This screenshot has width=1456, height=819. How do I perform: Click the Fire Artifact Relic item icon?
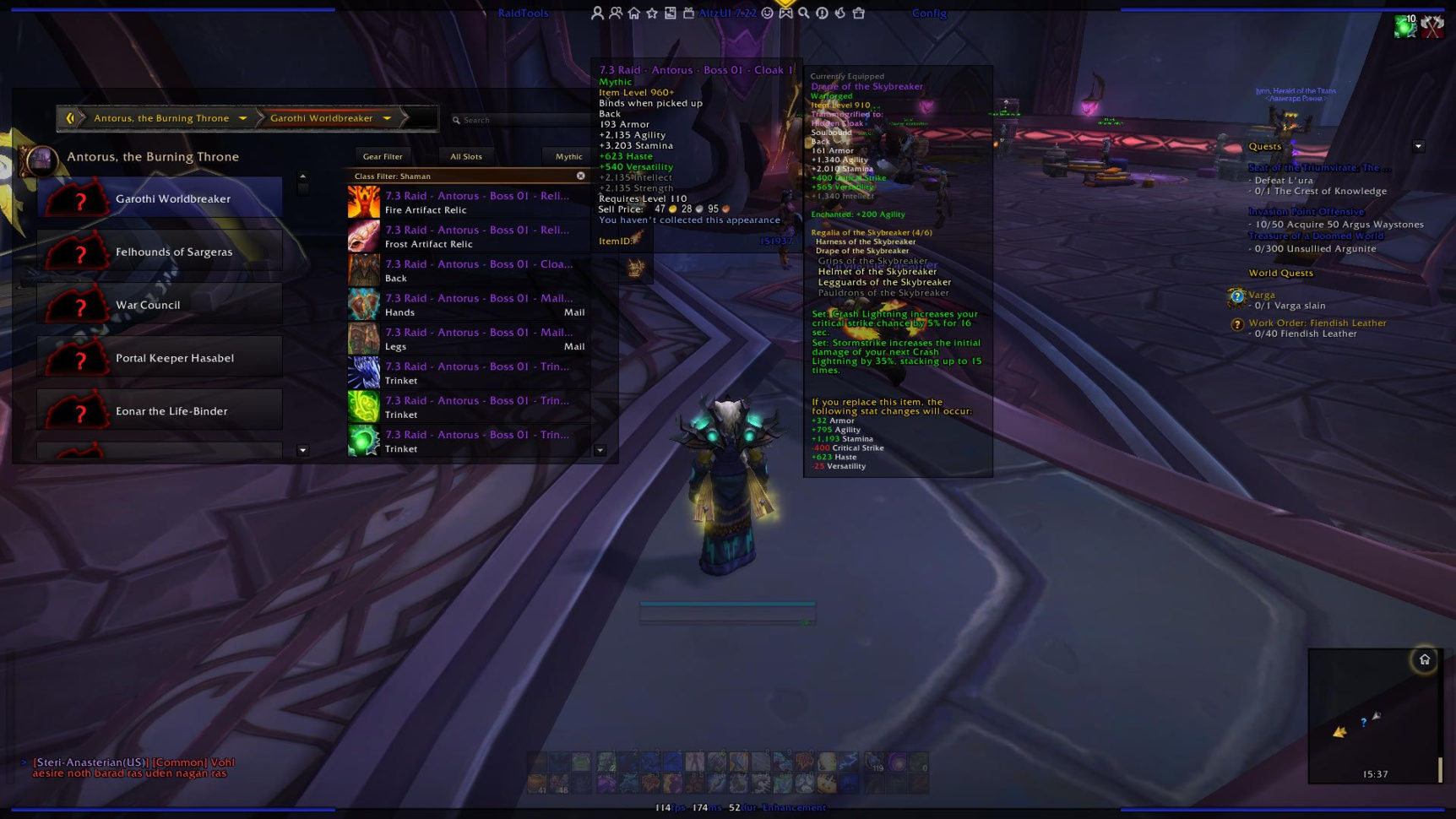(x=363, y=202)
